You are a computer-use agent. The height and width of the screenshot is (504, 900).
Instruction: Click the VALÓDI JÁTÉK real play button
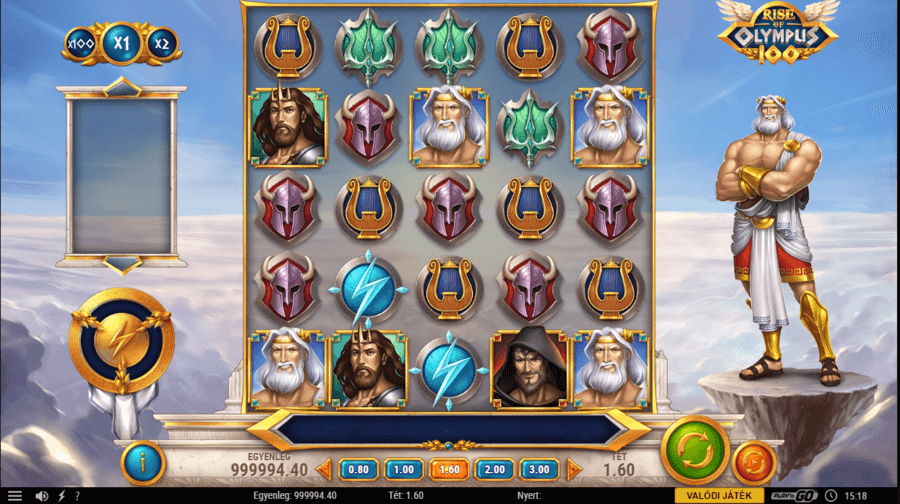tap(716, 495)
